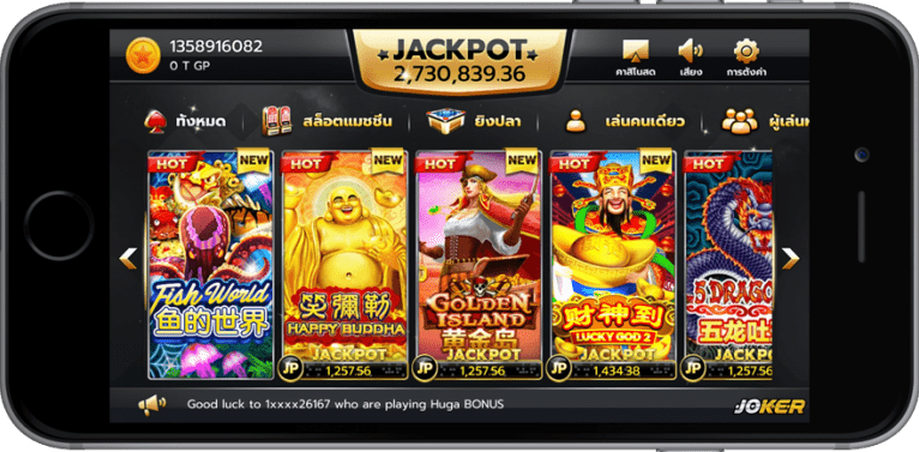
Task: Show previous games with the left arrow
Action: [x=129, y=258]
